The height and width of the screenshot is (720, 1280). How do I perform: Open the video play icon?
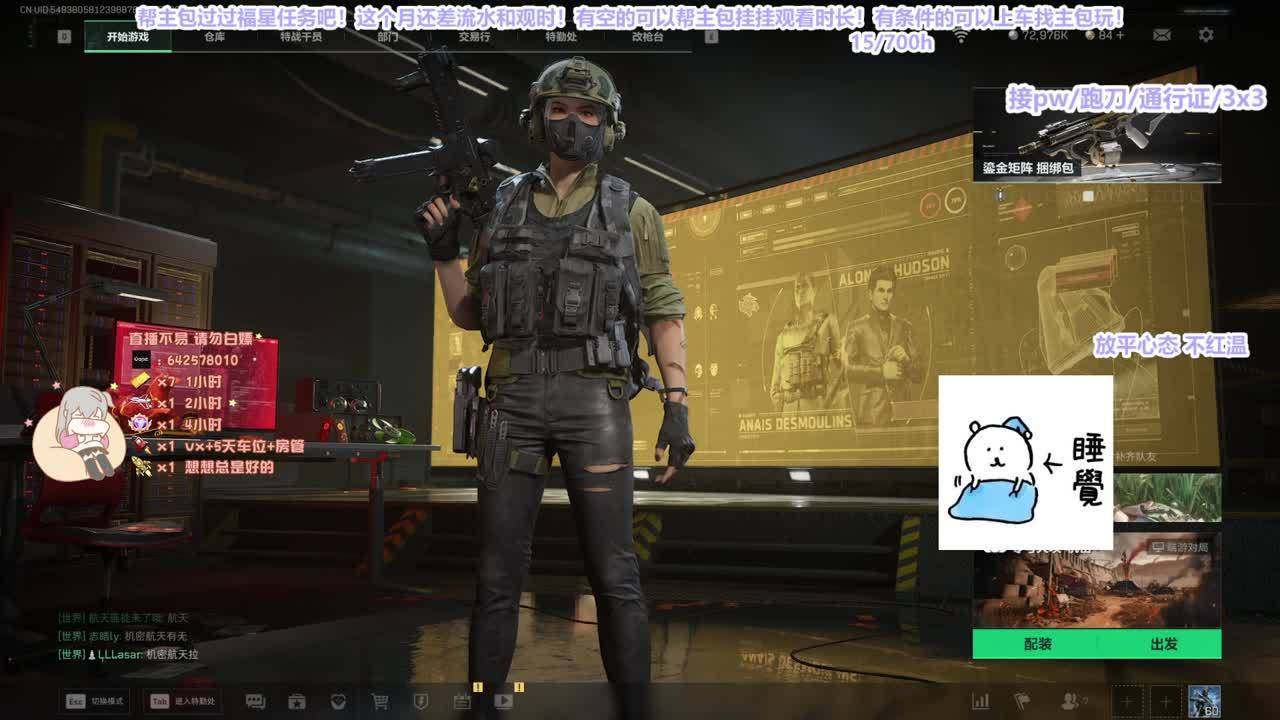point(504,701)
